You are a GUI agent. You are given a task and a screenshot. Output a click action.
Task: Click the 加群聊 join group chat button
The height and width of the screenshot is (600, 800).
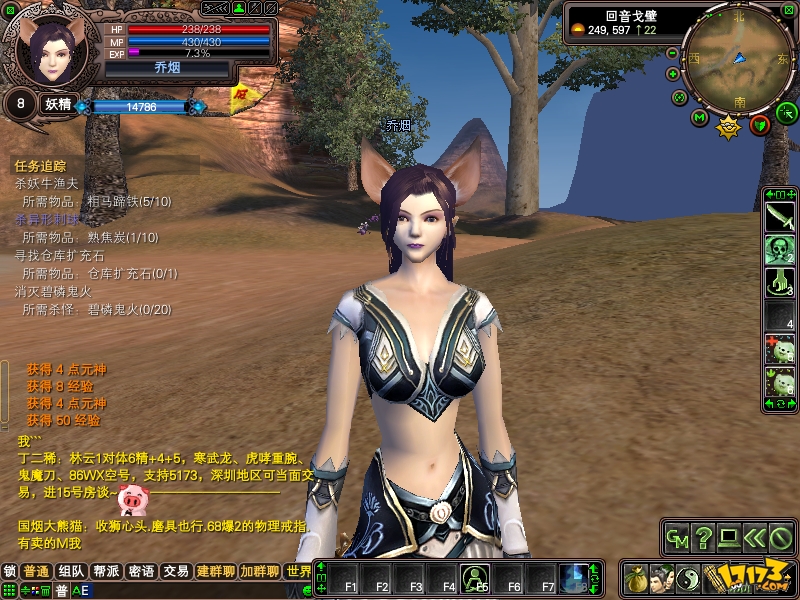coord(259,572)
